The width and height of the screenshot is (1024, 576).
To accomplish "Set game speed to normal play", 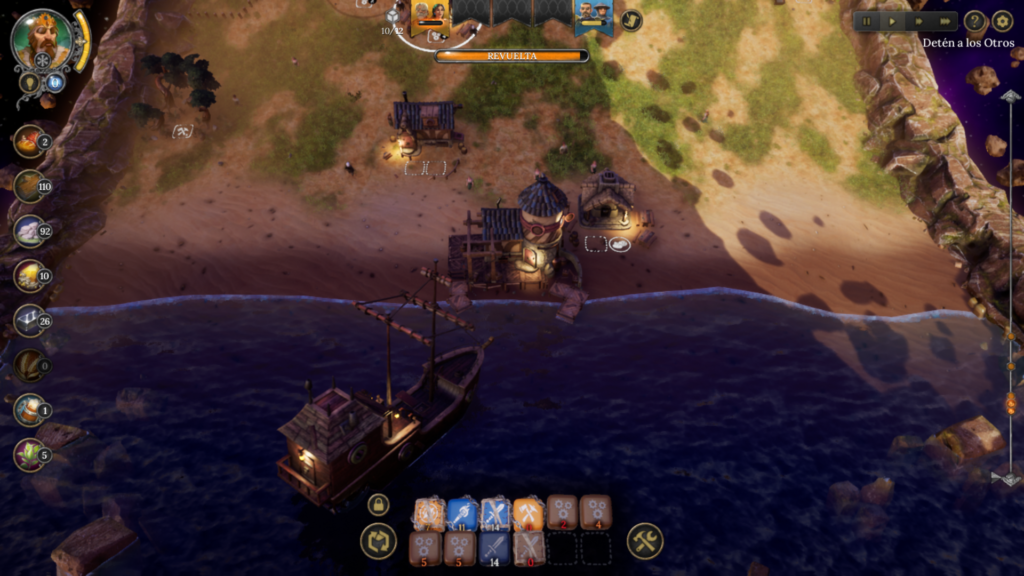I will tap(892, 21).
